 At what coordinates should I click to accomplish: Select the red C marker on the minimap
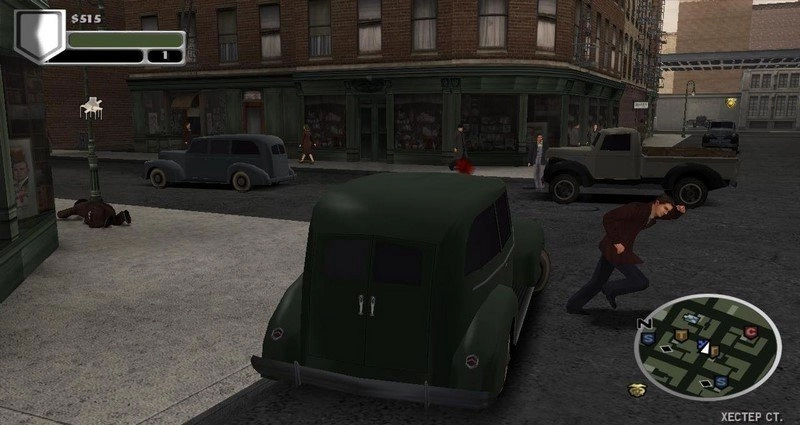750,331
